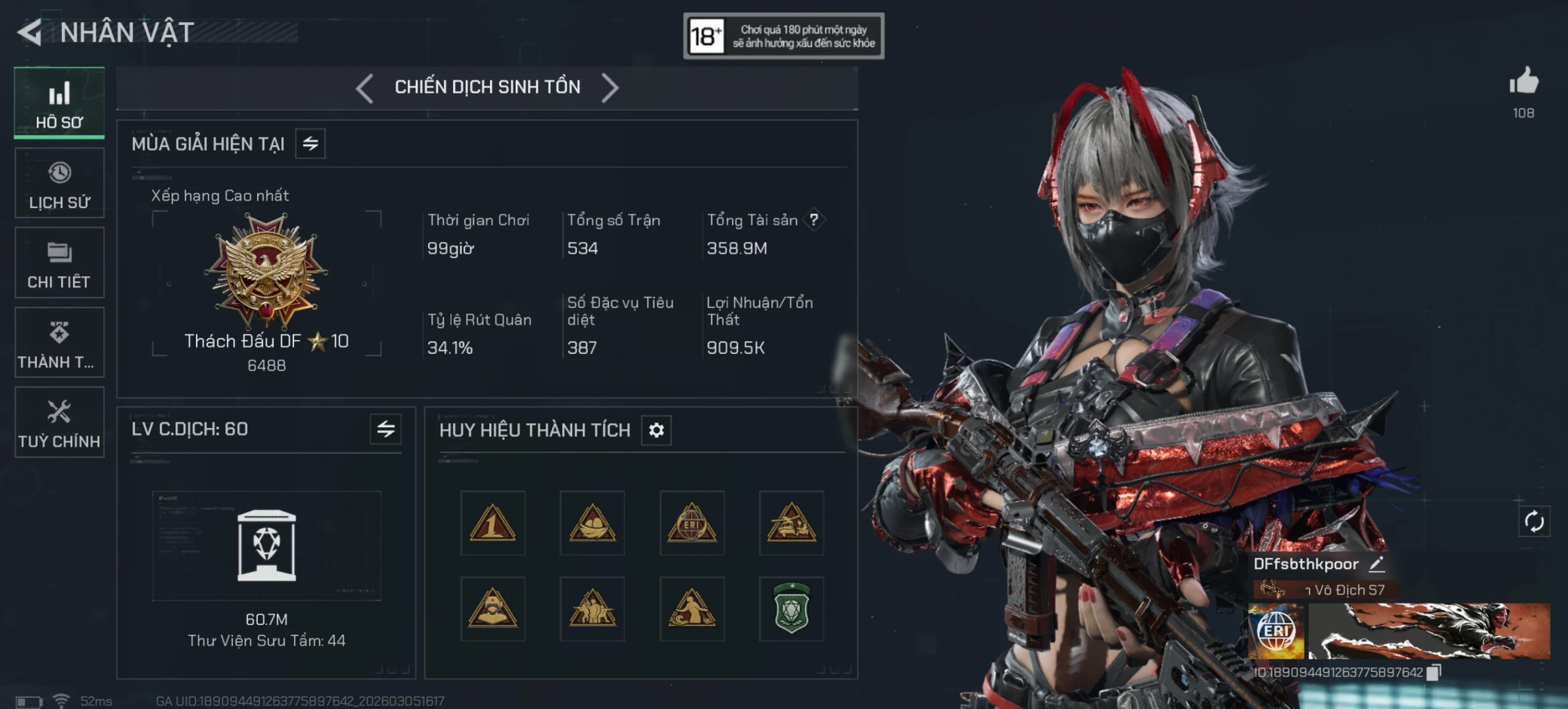Show Tổng Tài sản question mark help
The height and width of the screenshot is (709, 1568).
coord(814,220)
